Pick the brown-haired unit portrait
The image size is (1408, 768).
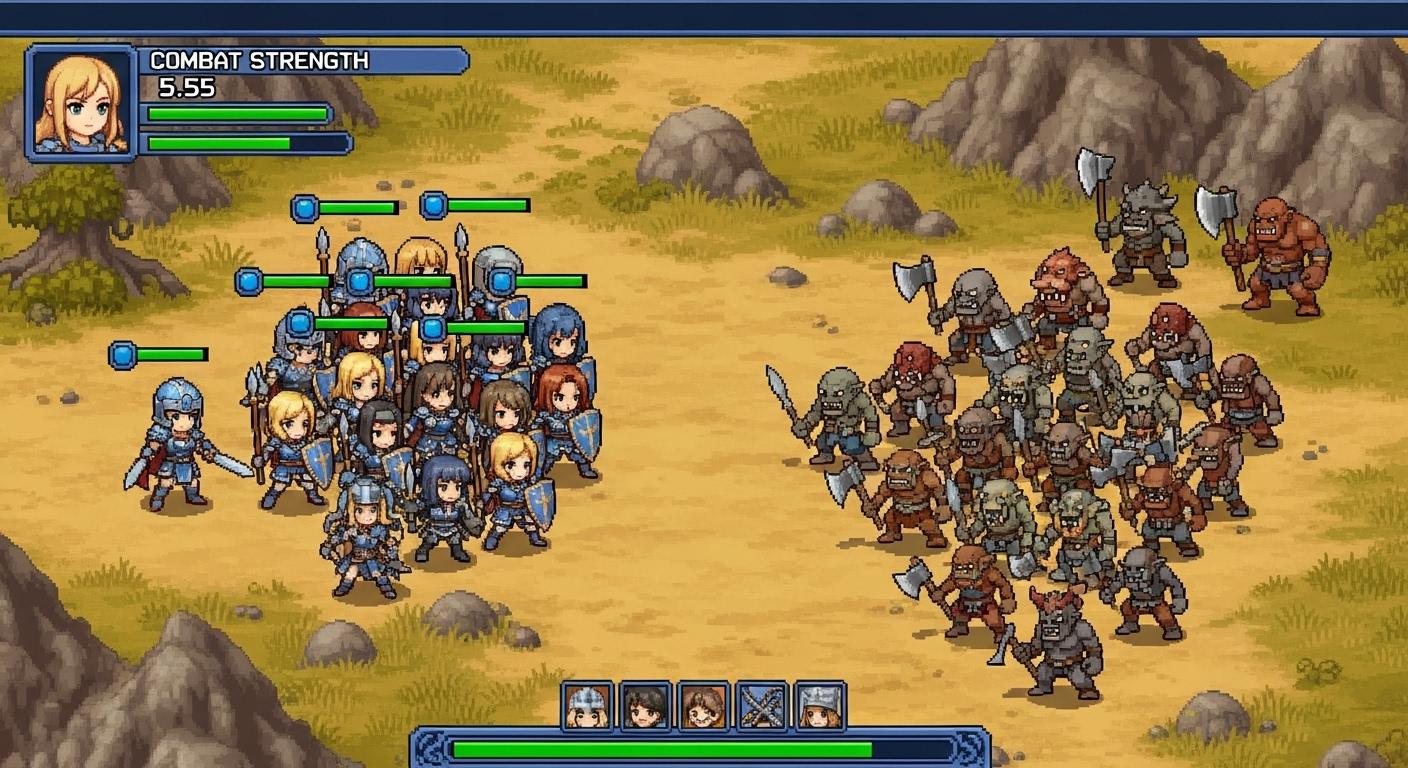point(704,706)
